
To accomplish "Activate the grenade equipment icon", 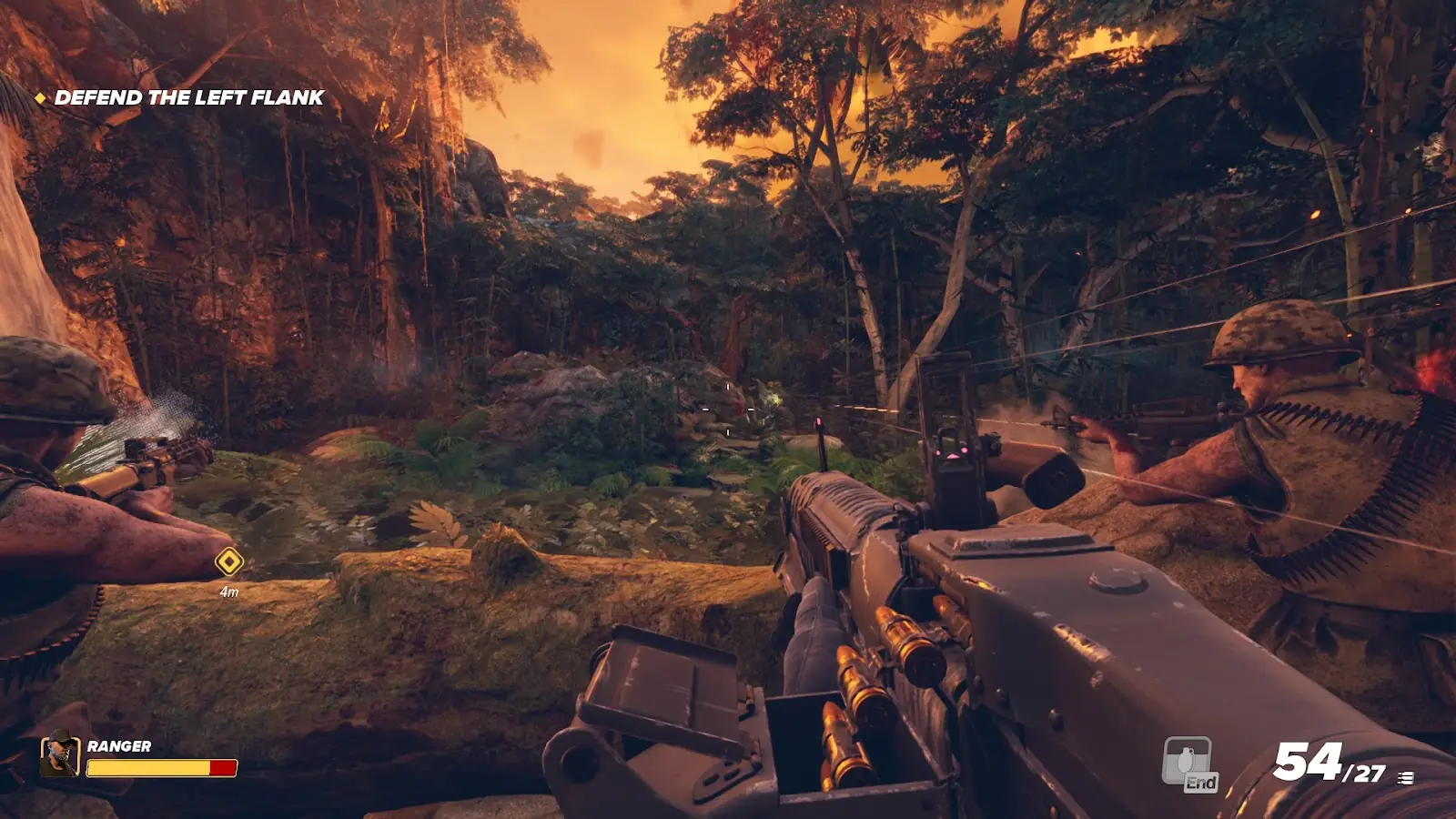I will click(x=1188, y=761).
